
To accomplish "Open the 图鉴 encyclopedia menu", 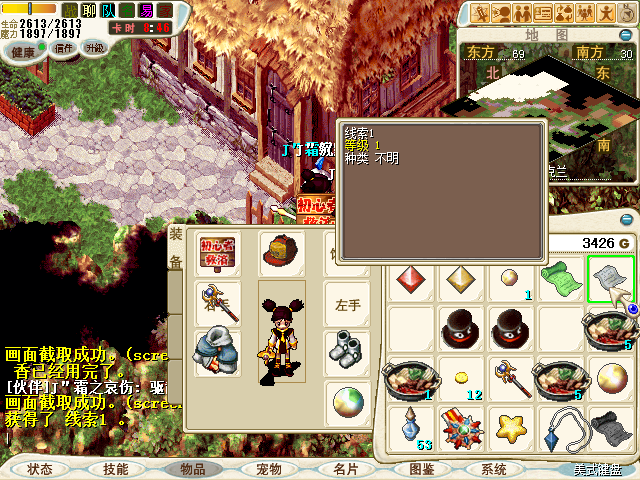I will tap(421, 468).
